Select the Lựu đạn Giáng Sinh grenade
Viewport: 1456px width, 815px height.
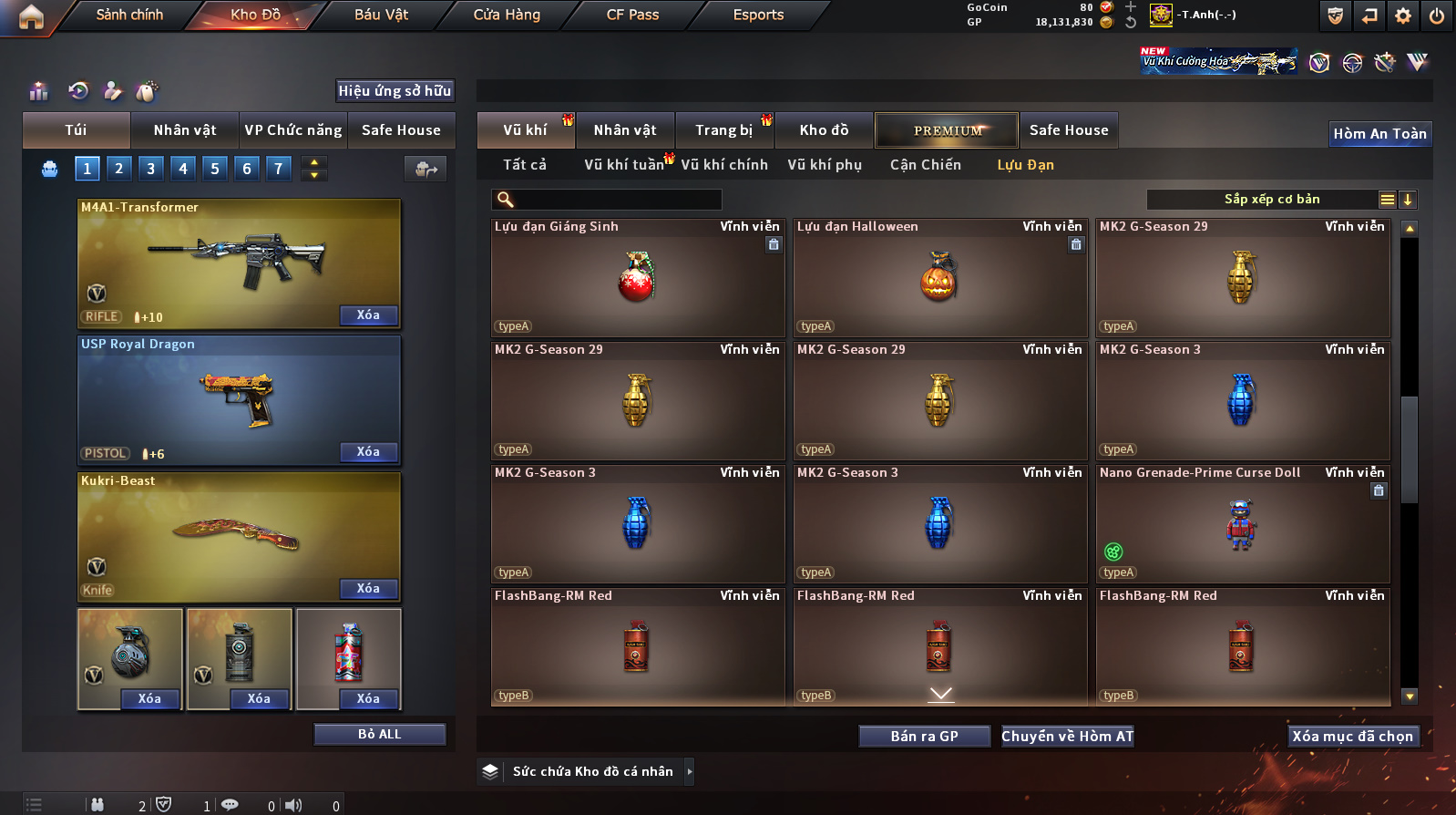coord(637,277)
